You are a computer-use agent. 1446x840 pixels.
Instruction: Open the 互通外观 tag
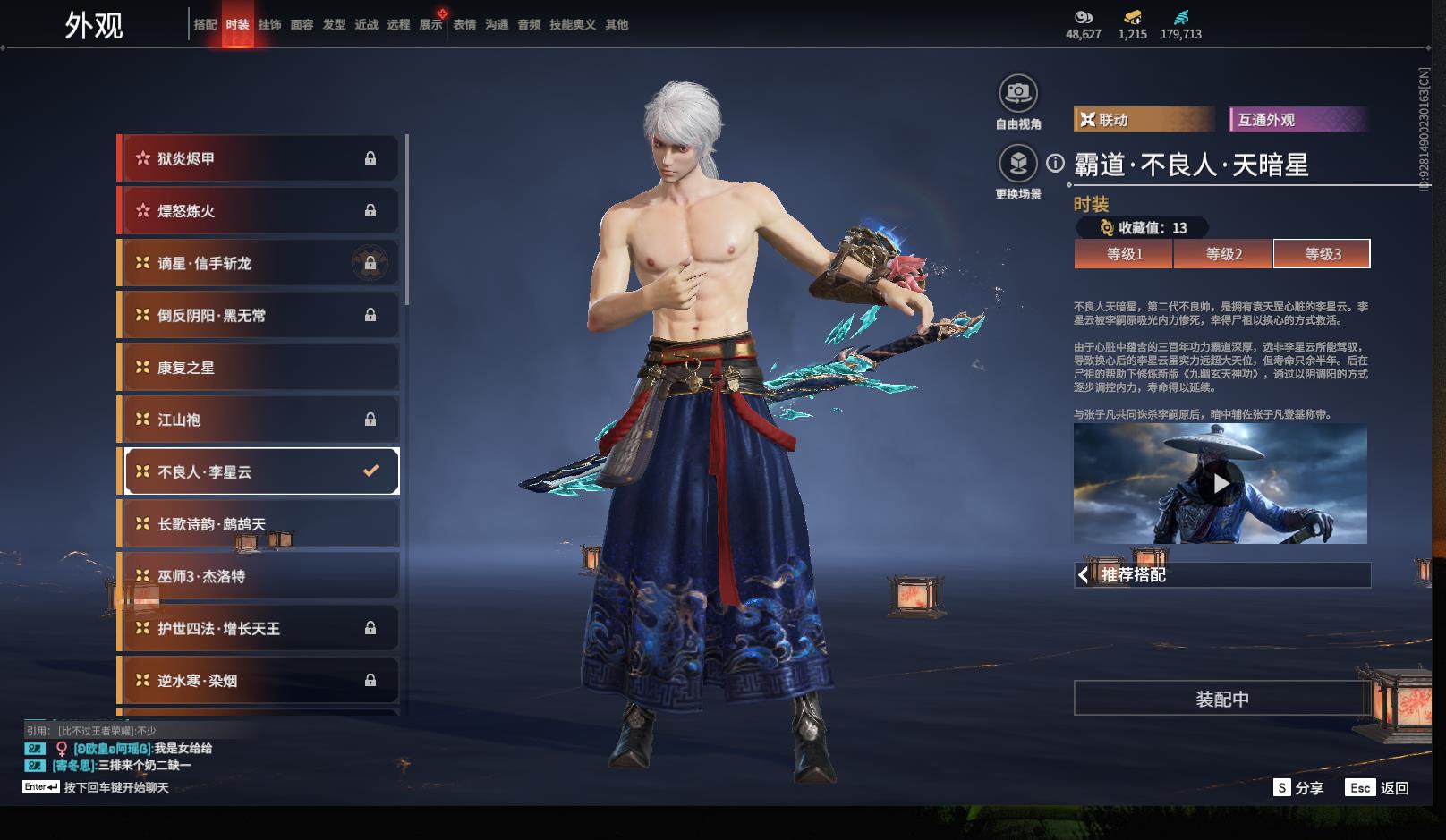click(x=1297, y=120)
